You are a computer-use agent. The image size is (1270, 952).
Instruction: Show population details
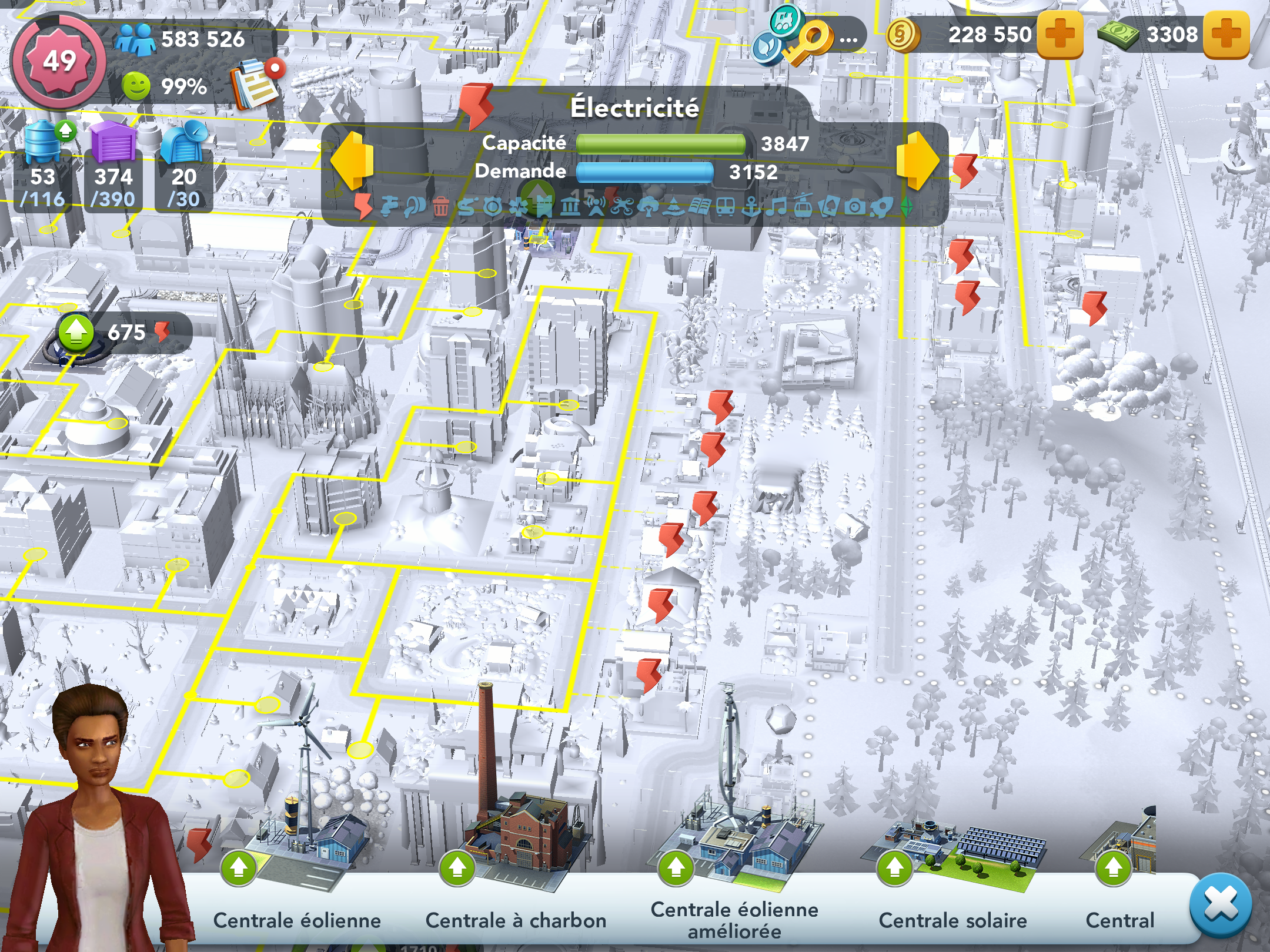[180, 39]
